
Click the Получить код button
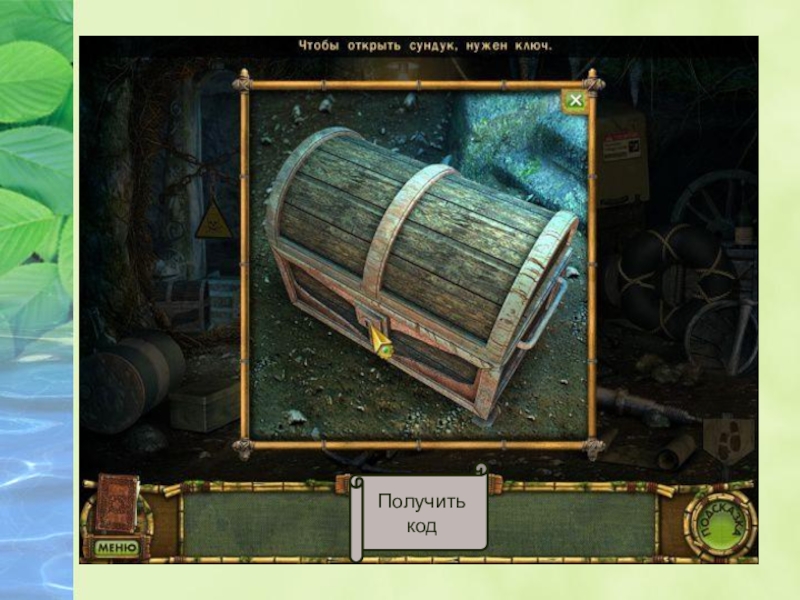coord(422,513)
